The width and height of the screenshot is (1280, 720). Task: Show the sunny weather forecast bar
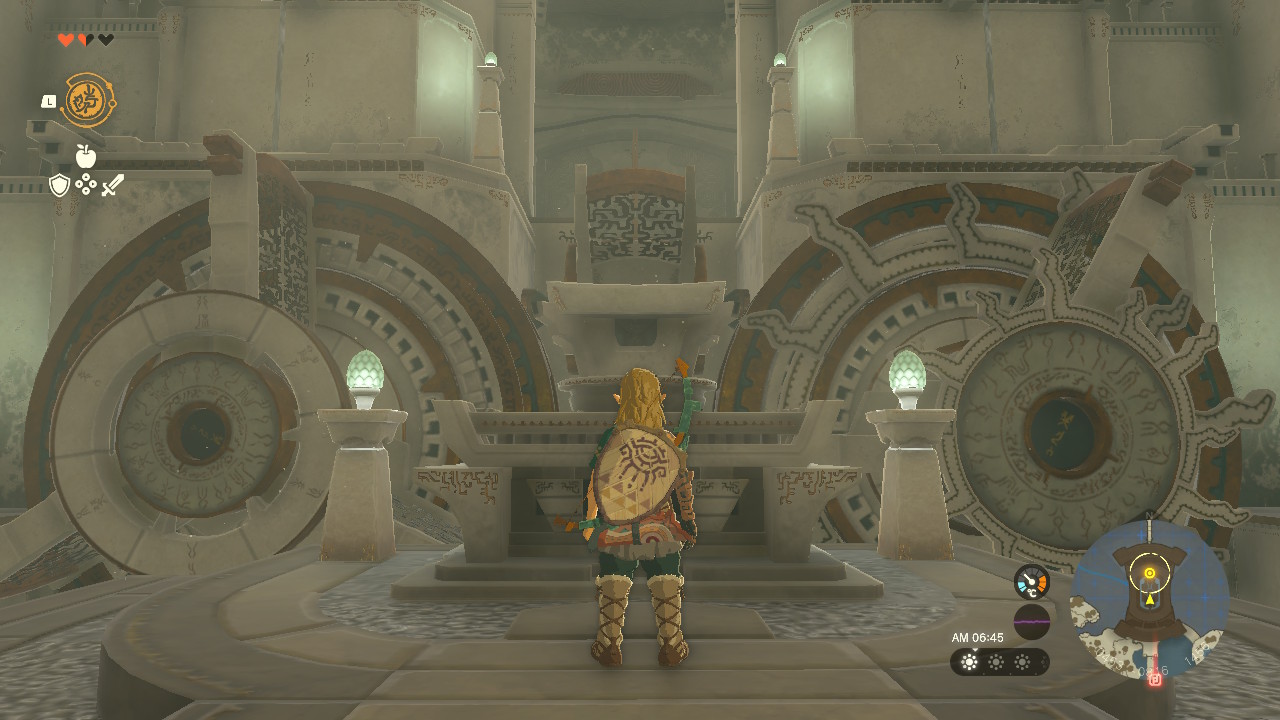999,662
